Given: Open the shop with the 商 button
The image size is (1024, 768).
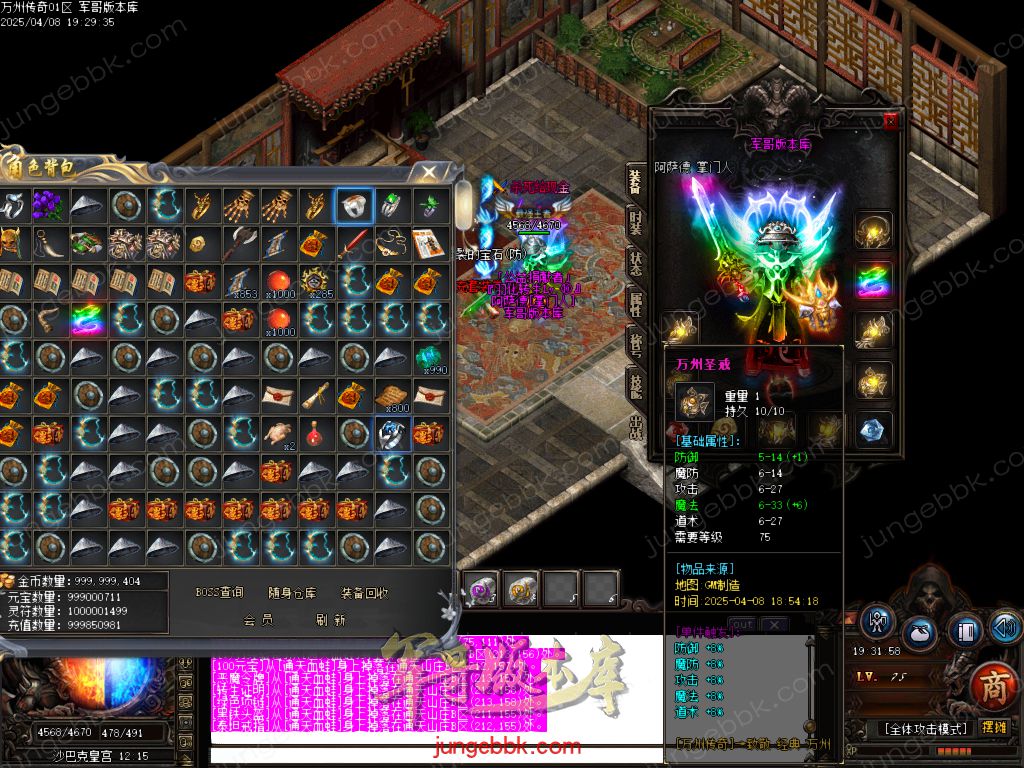Looking at the screenshot, I should 993,686.
